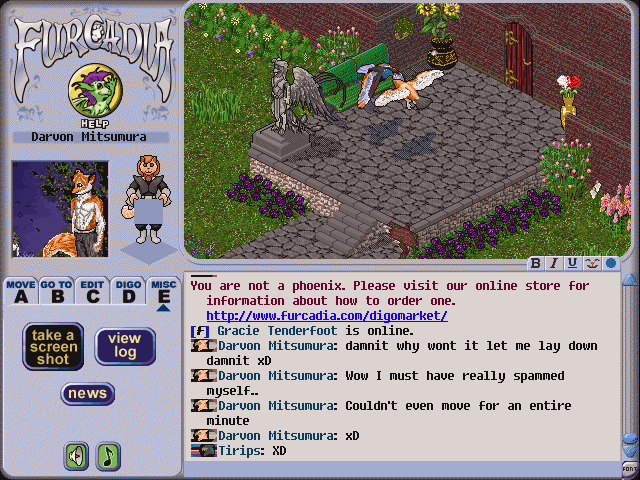This screenshot has width=640, height=480.
Task: View Darvon Mitsumura's fox portrait
Action: tap(60, 210)
